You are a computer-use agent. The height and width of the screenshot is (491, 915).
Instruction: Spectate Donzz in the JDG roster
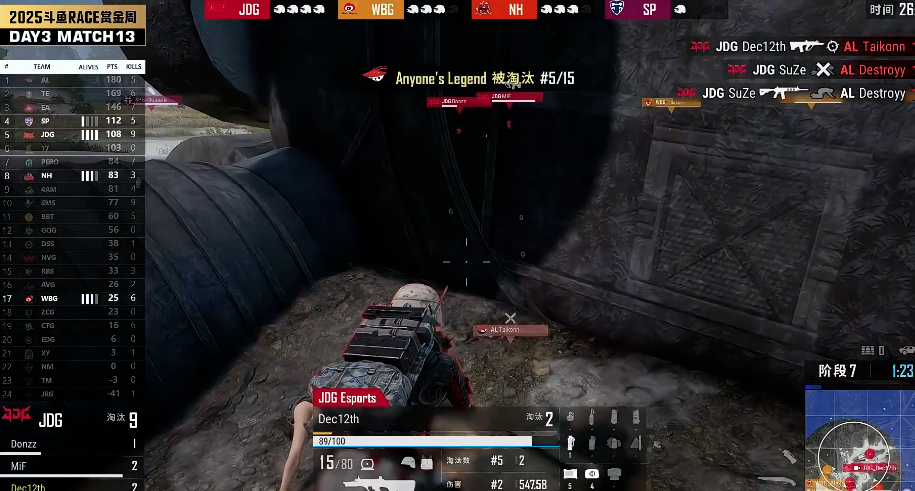[72, 443]
